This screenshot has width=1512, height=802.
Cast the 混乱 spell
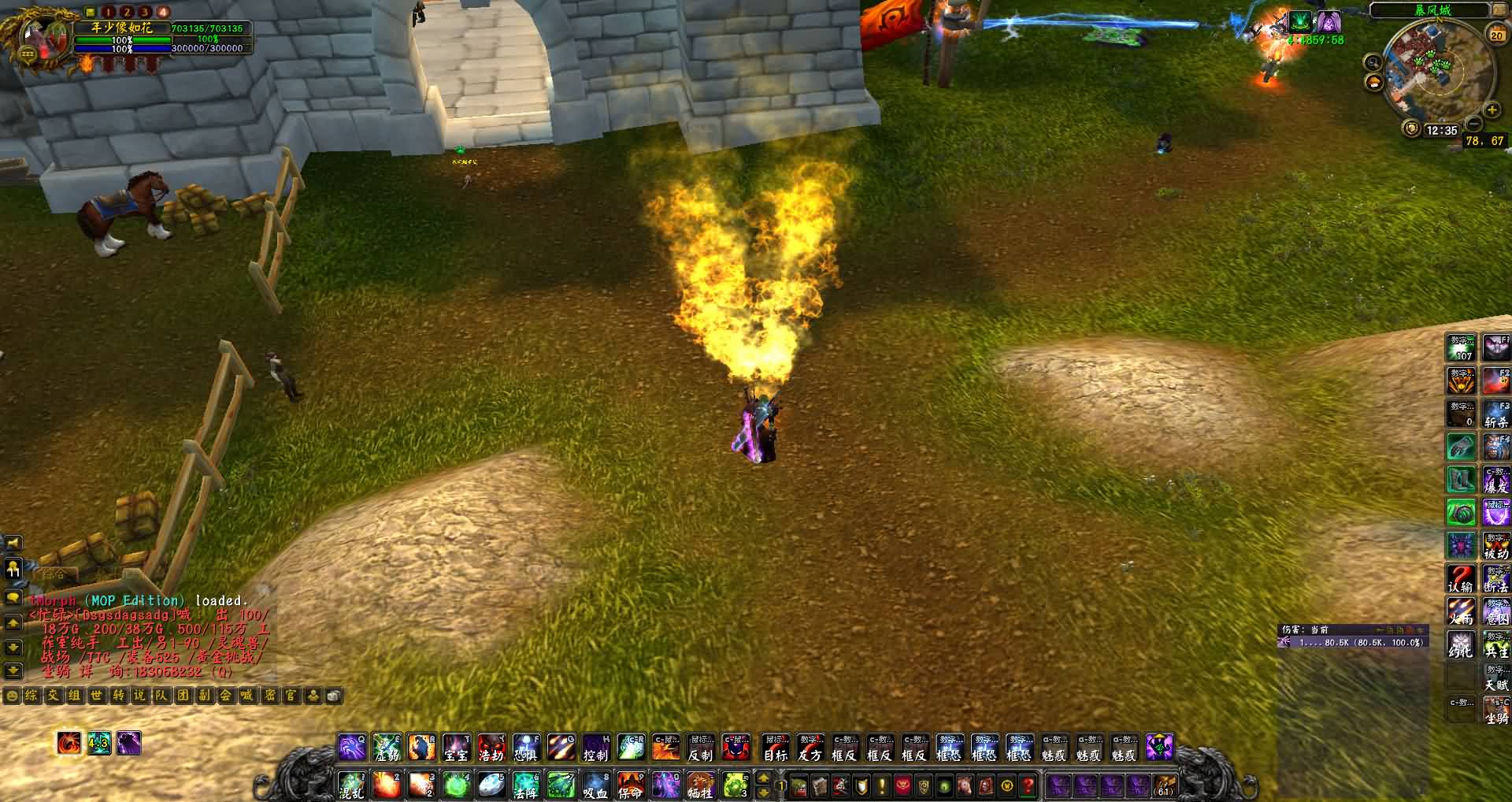[x=351, y=785]
